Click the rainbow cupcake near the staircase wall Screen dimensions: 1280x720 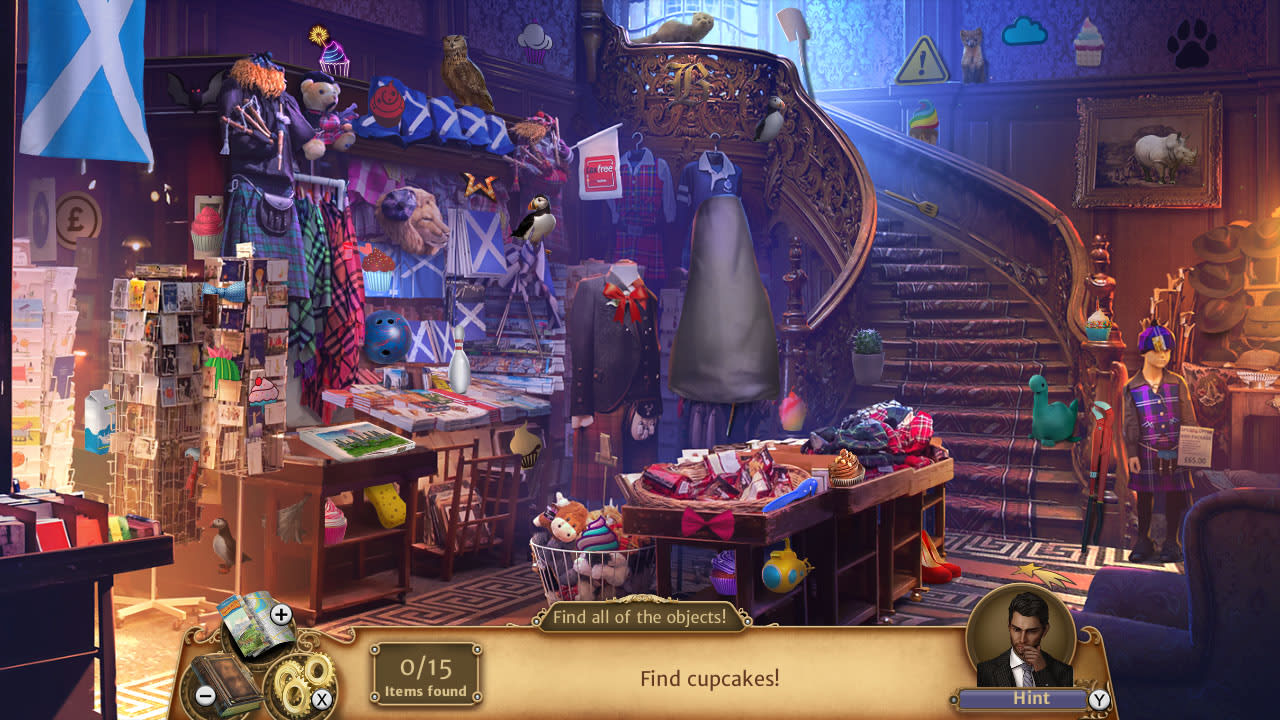click(923, 122)
